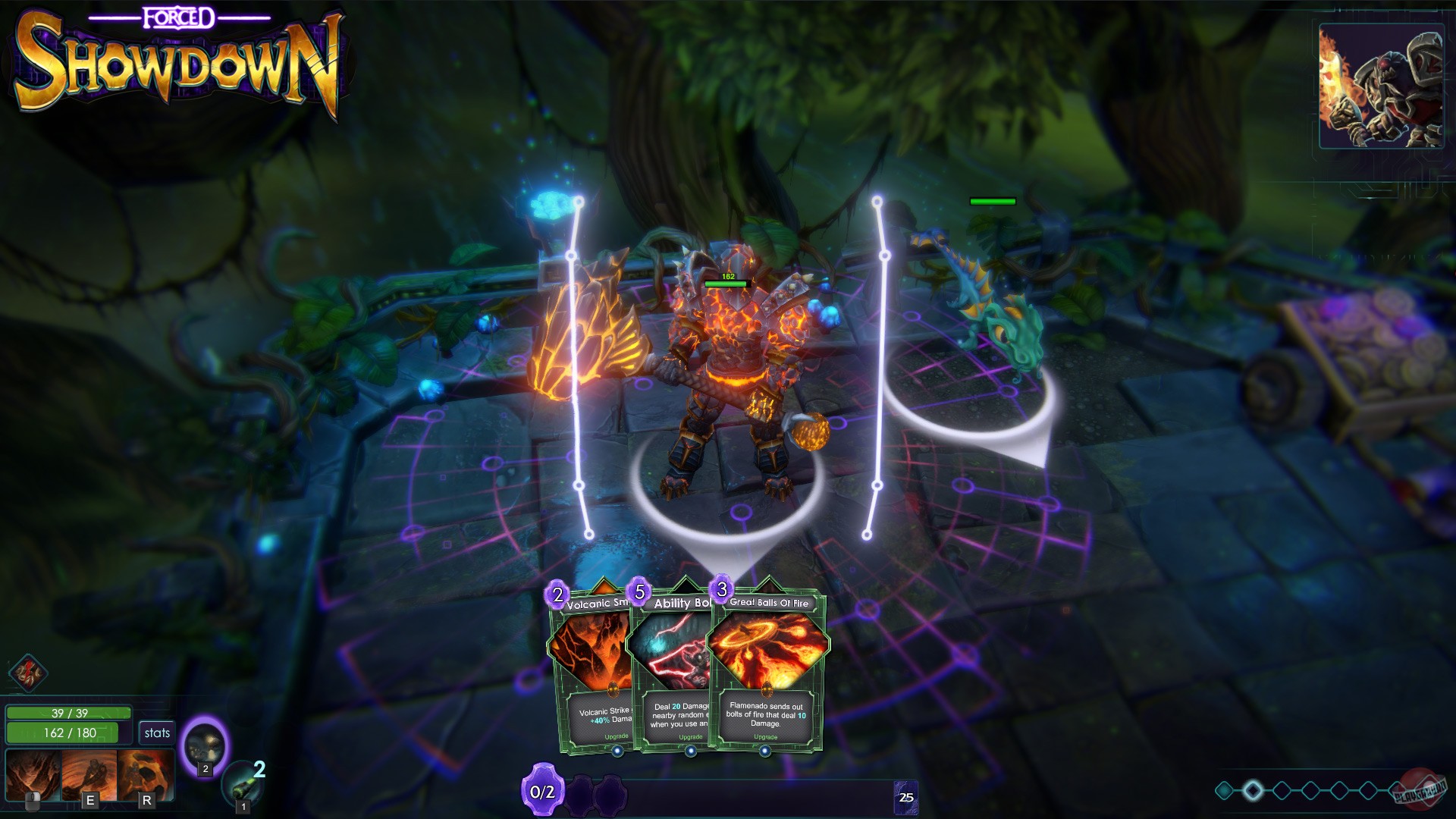Screen dimensions: 1456x819
Task: Activate the E ability in the skill bar
Action: coord(89,775)
